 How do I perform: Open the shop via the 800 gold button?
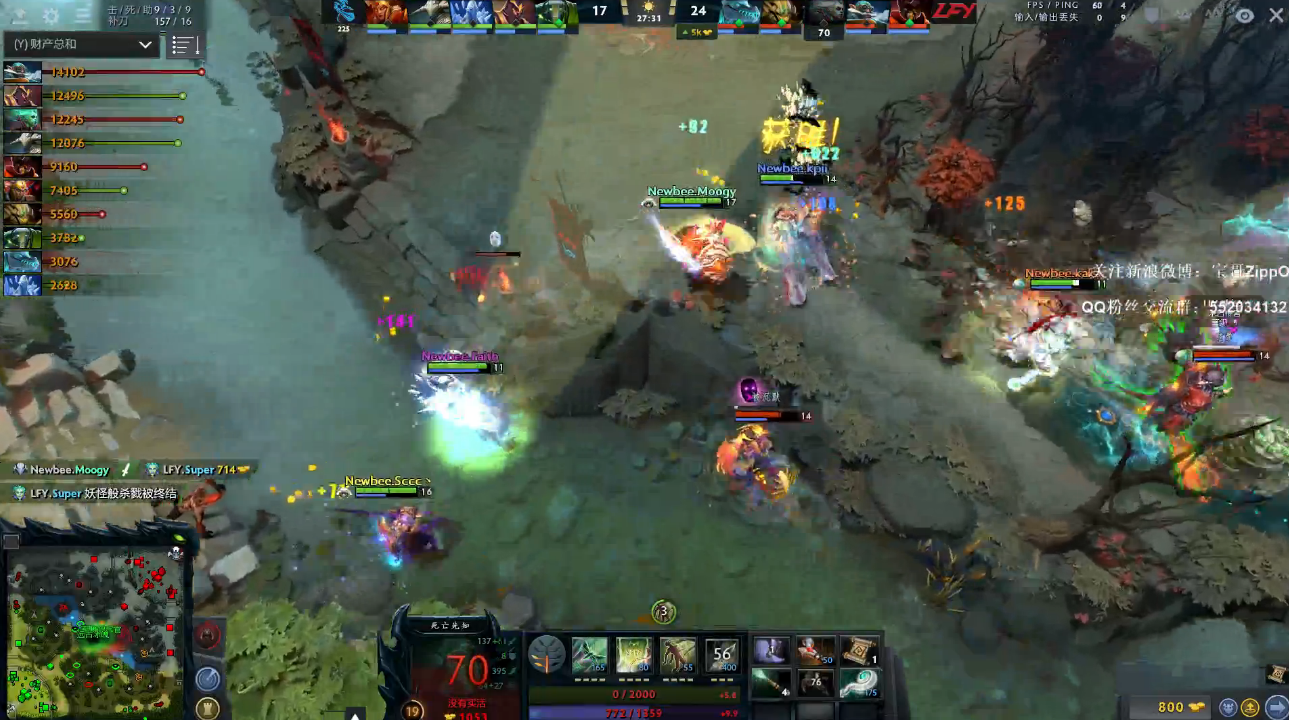click(1171, 706)
